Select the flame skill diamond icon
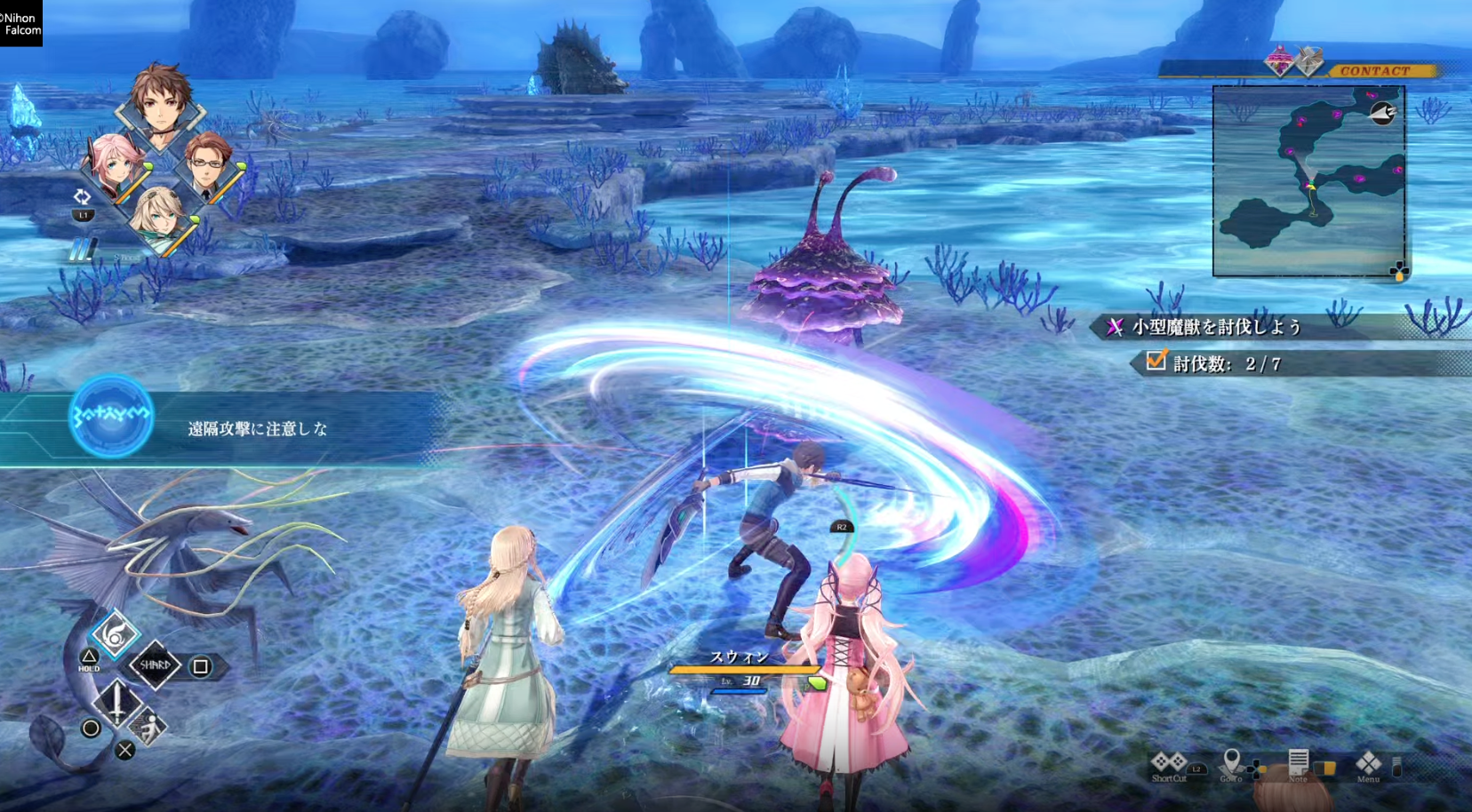 click(115, 634)
